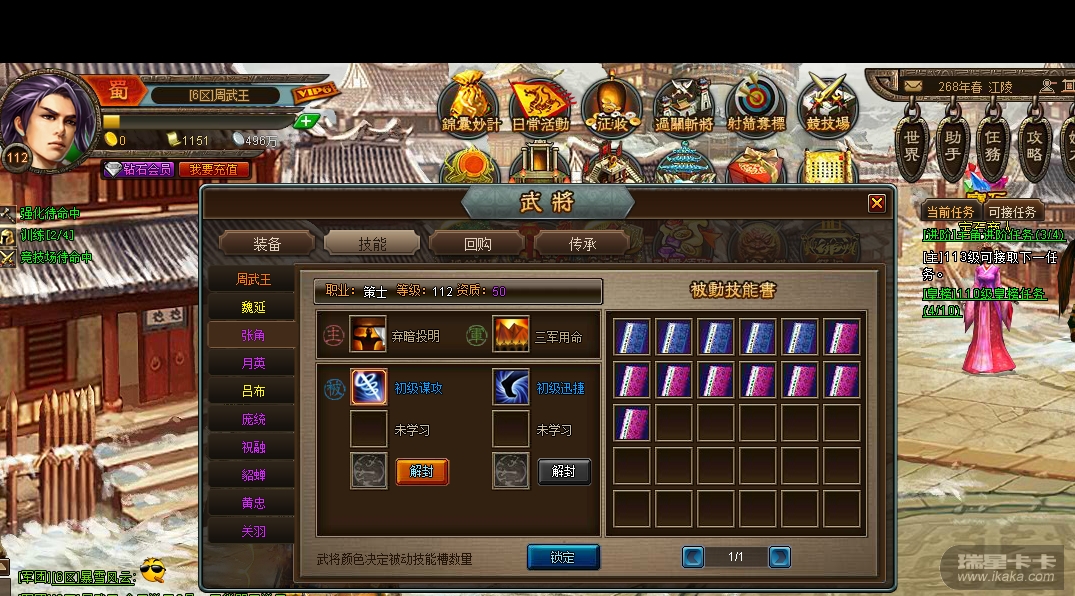This screenshot has width=1075, height=596.
Task: Click the orange 解封 unseal button
Action: click(422, 472)
